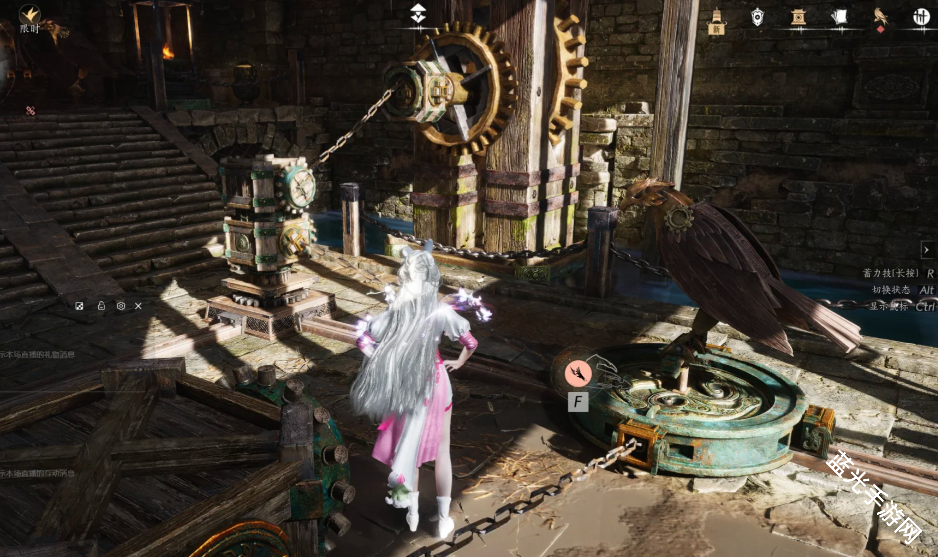Open the stacked pages journal icon

(839, 16)
